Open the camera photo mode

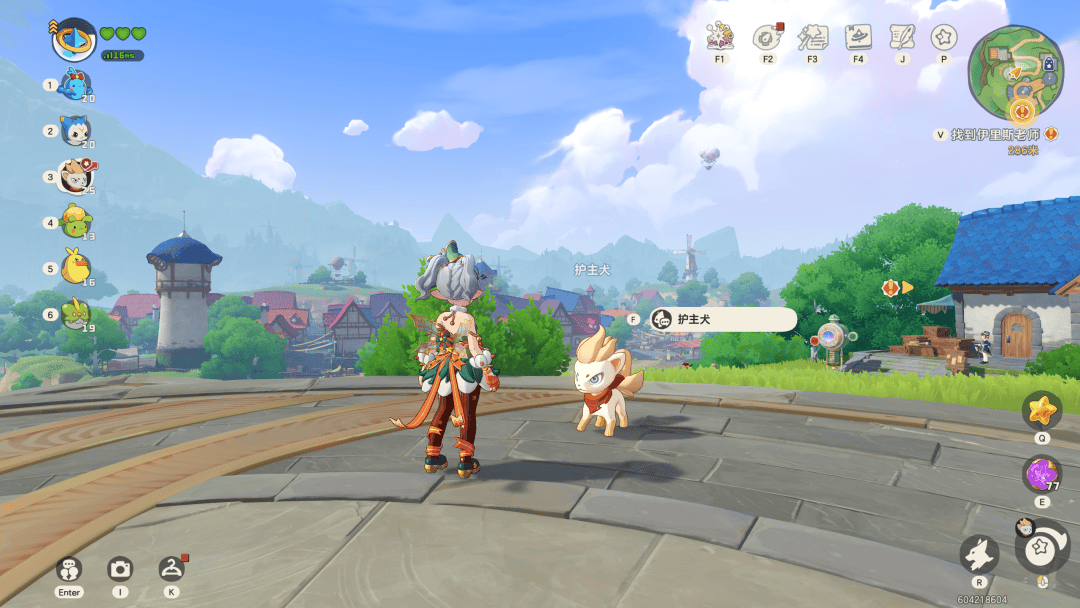120,569
